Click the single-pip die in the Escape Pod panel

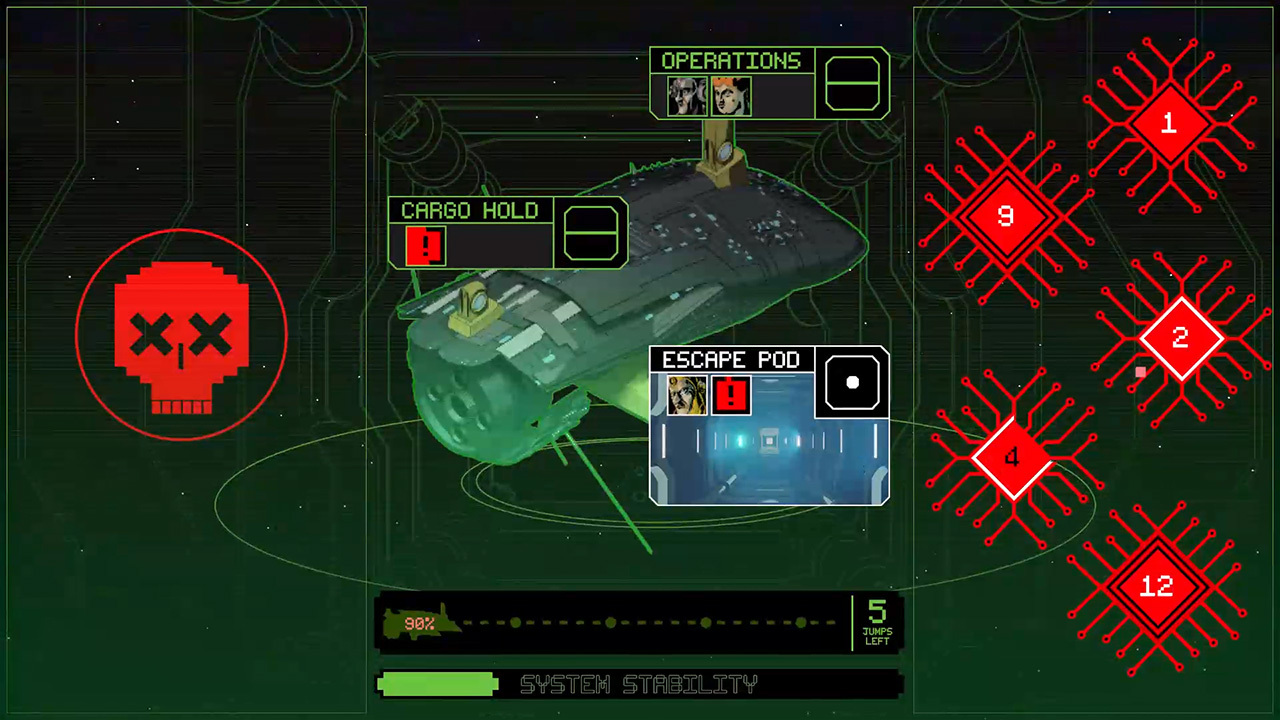pyautogui.click(x=852, y=382)
